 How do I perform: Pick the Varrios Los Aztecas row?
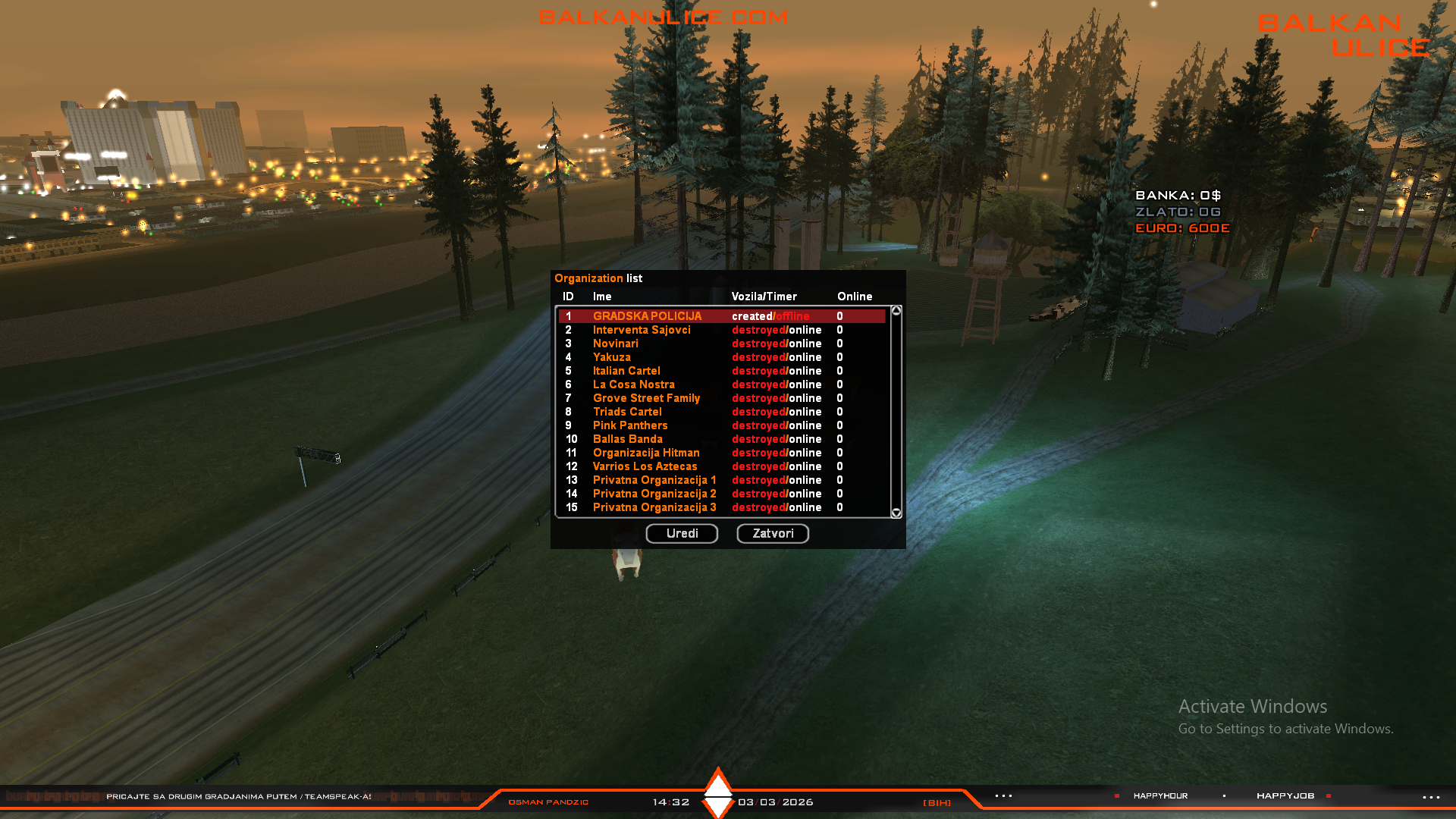[x=645, y=466]
